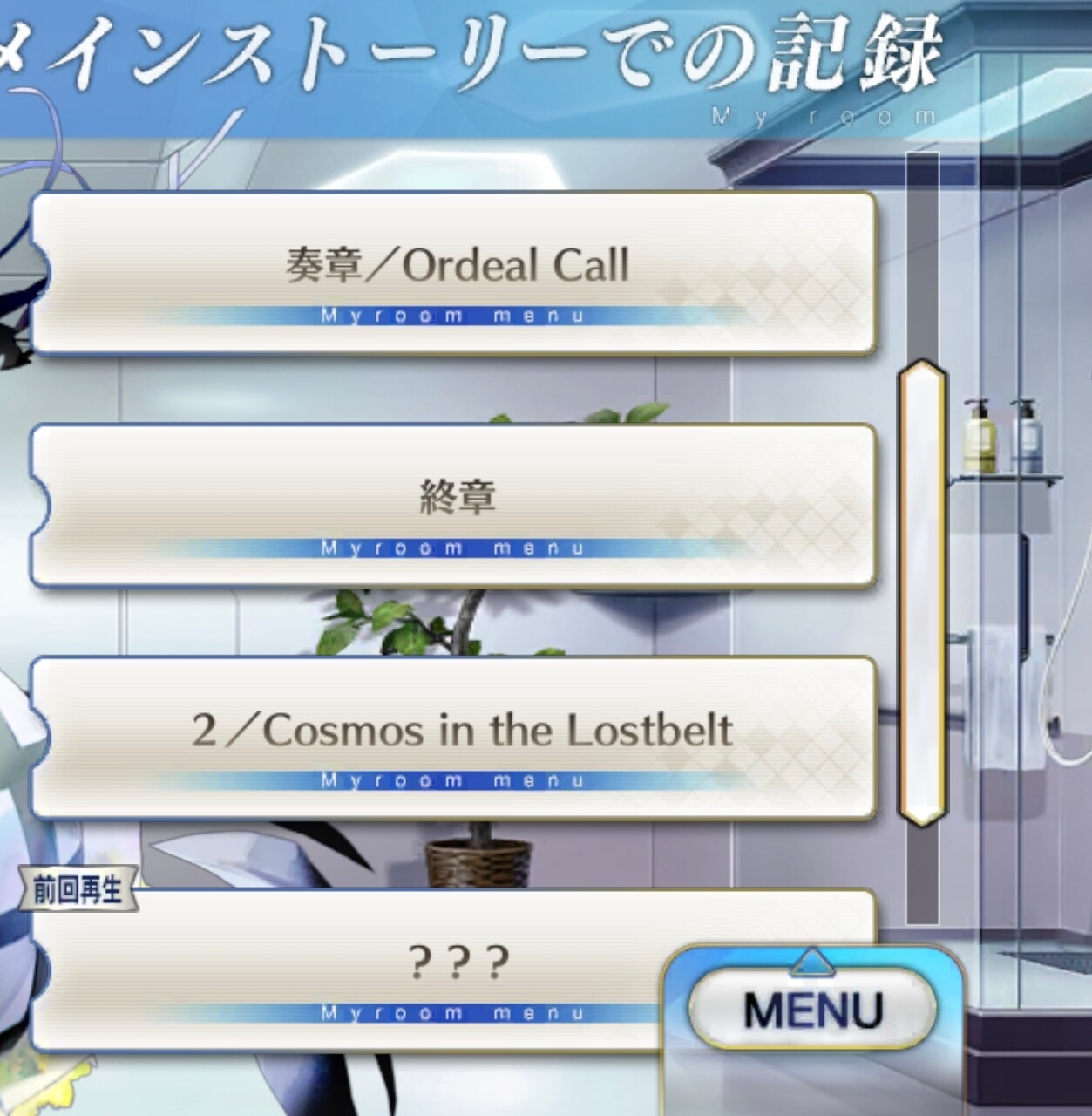Click the list scrollbar handle
The image size is (1092, 1116).
click(x=922, y=593)
